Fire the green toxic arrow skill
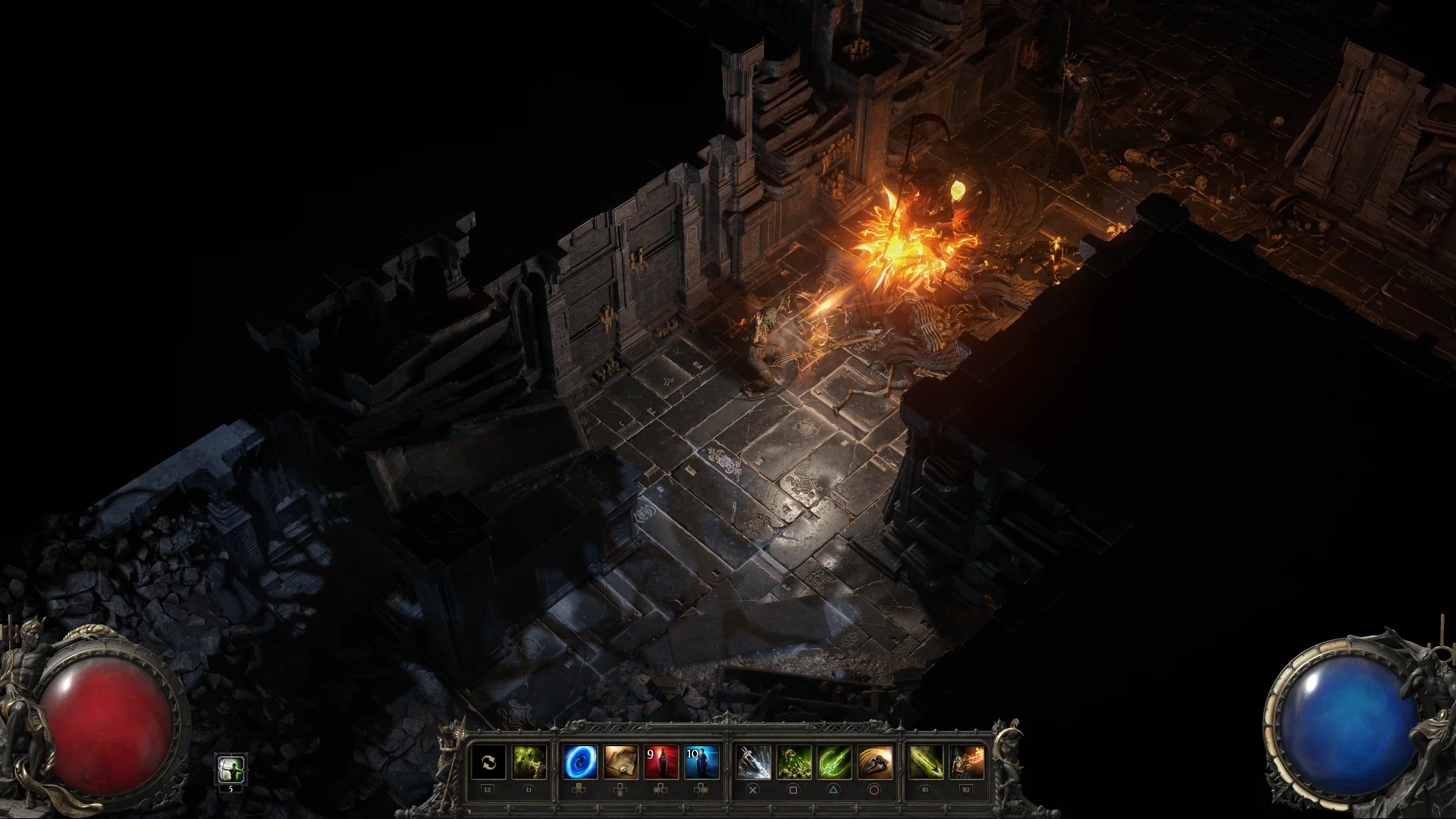Screen dimensions: 1456x819 [926, 762]
